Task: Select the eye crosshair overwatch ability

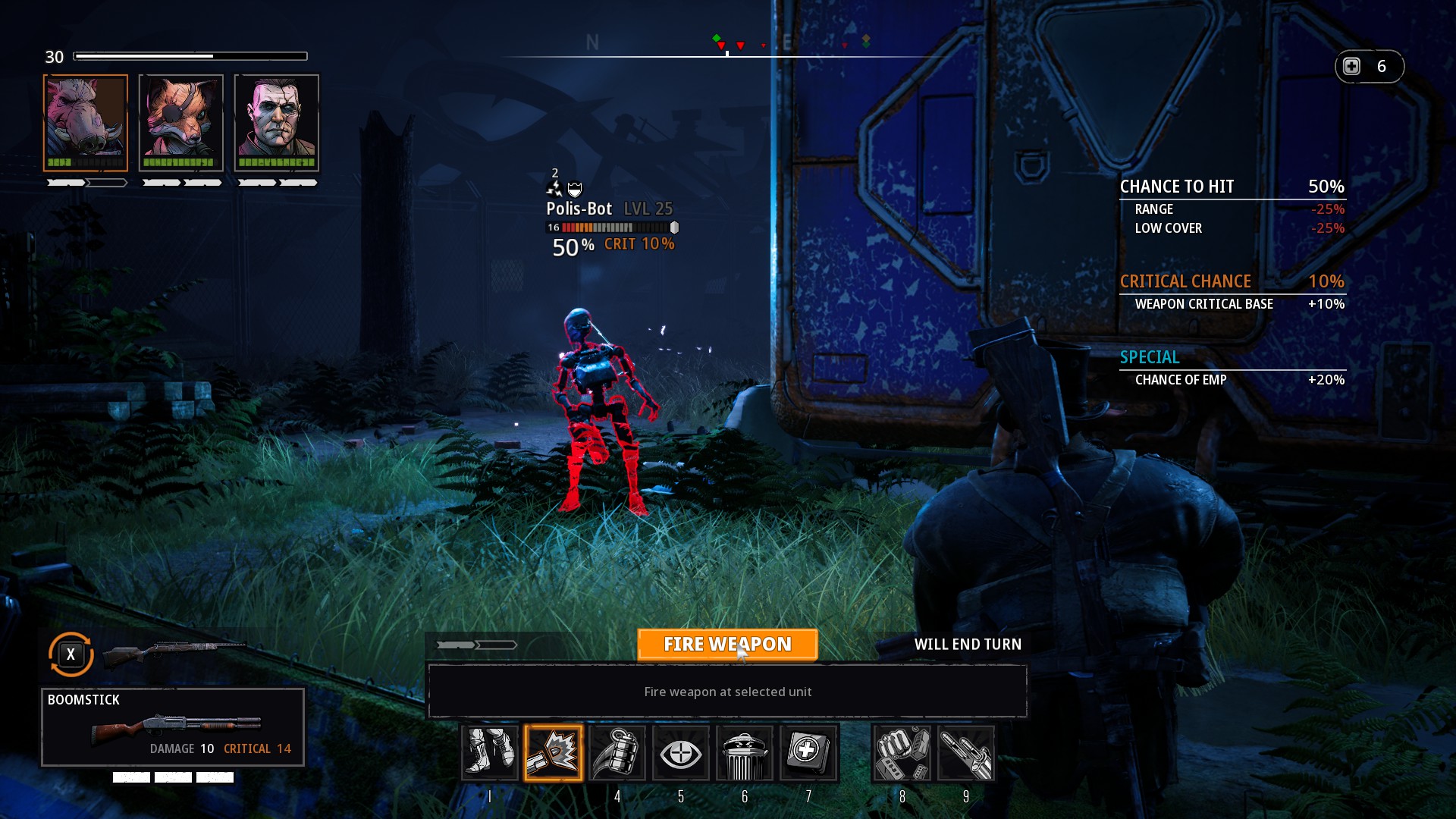Action: coord(681,753)
